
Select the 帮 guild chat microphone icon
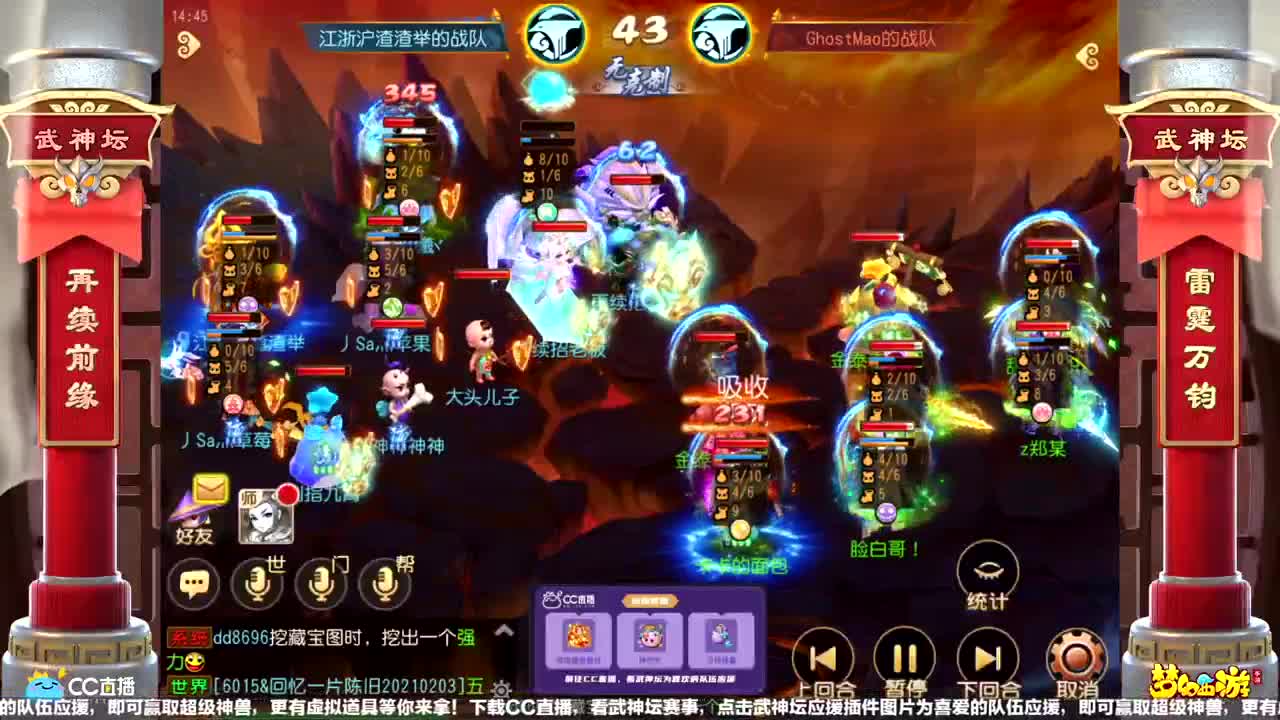(x=383, y=581)
